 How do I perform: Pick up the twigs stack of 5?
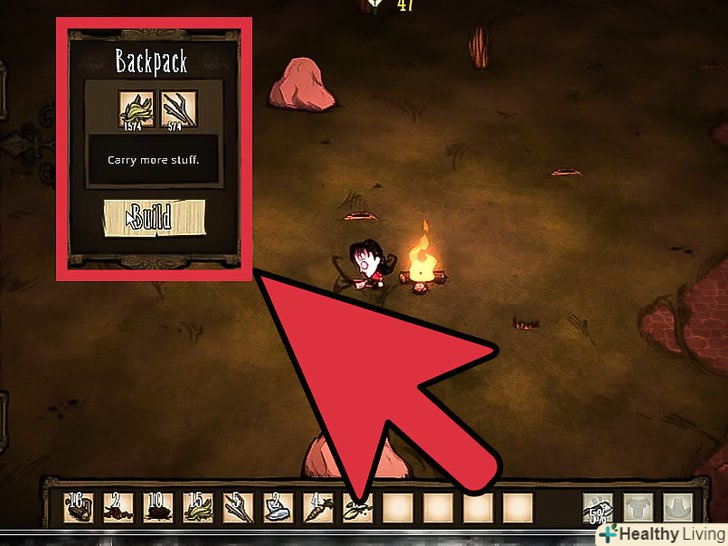tap(235, 509)
